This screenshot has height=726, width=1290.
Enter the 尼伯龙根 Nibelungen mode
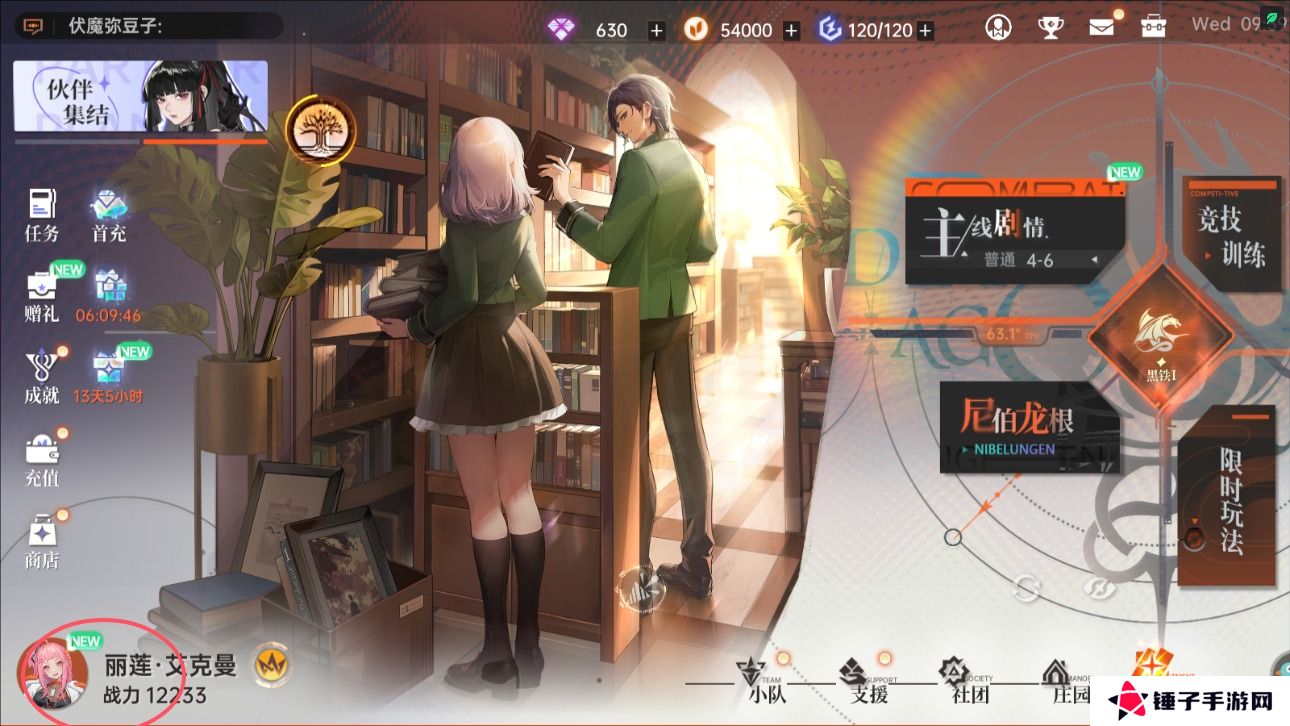1030,425
